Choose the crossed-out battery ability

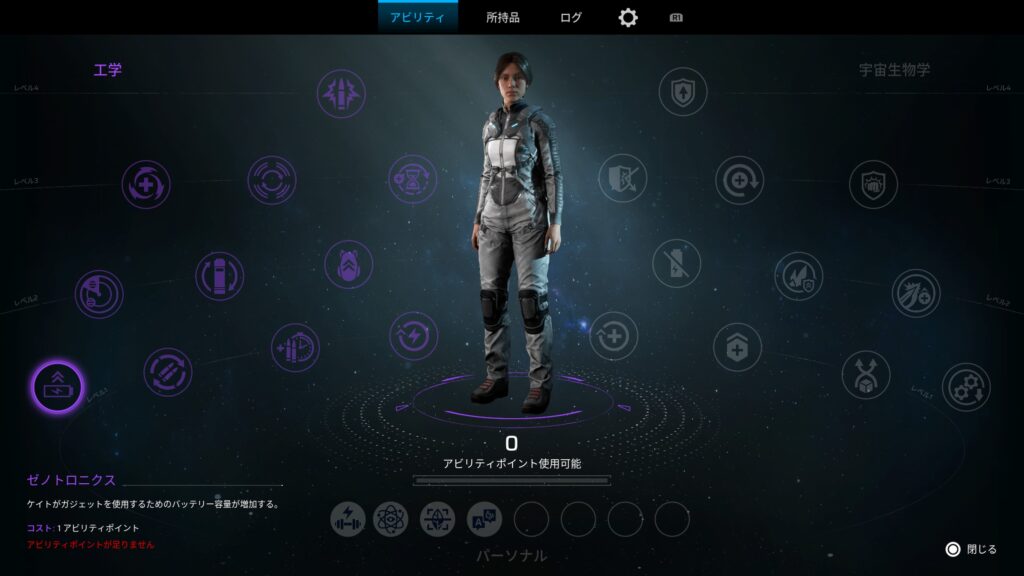point(677,263)
